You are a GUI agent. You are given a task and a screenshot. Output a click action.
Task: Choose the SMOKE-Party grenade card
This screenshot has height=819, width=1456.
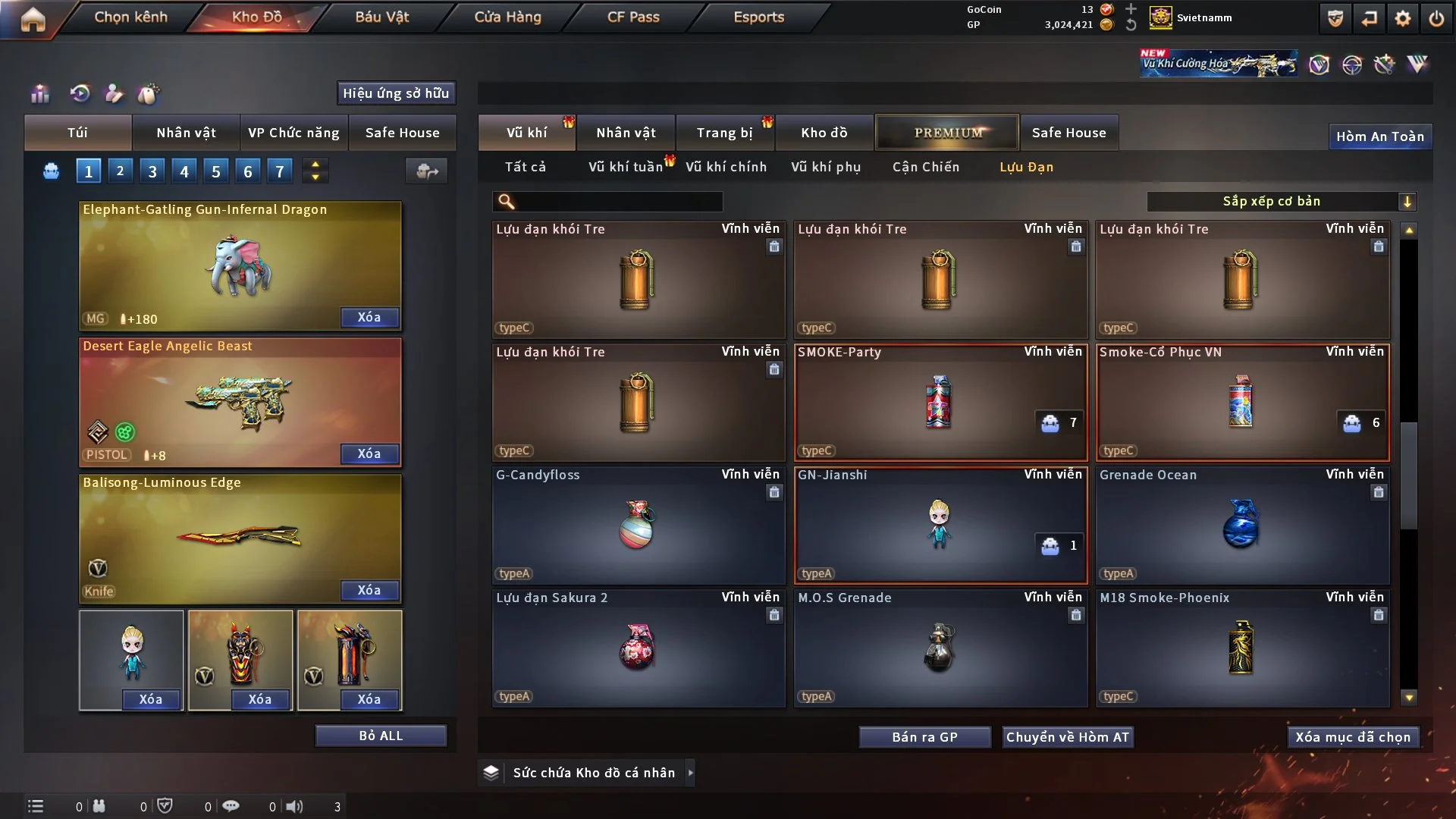pyautogui.click(x=940, y=402)
